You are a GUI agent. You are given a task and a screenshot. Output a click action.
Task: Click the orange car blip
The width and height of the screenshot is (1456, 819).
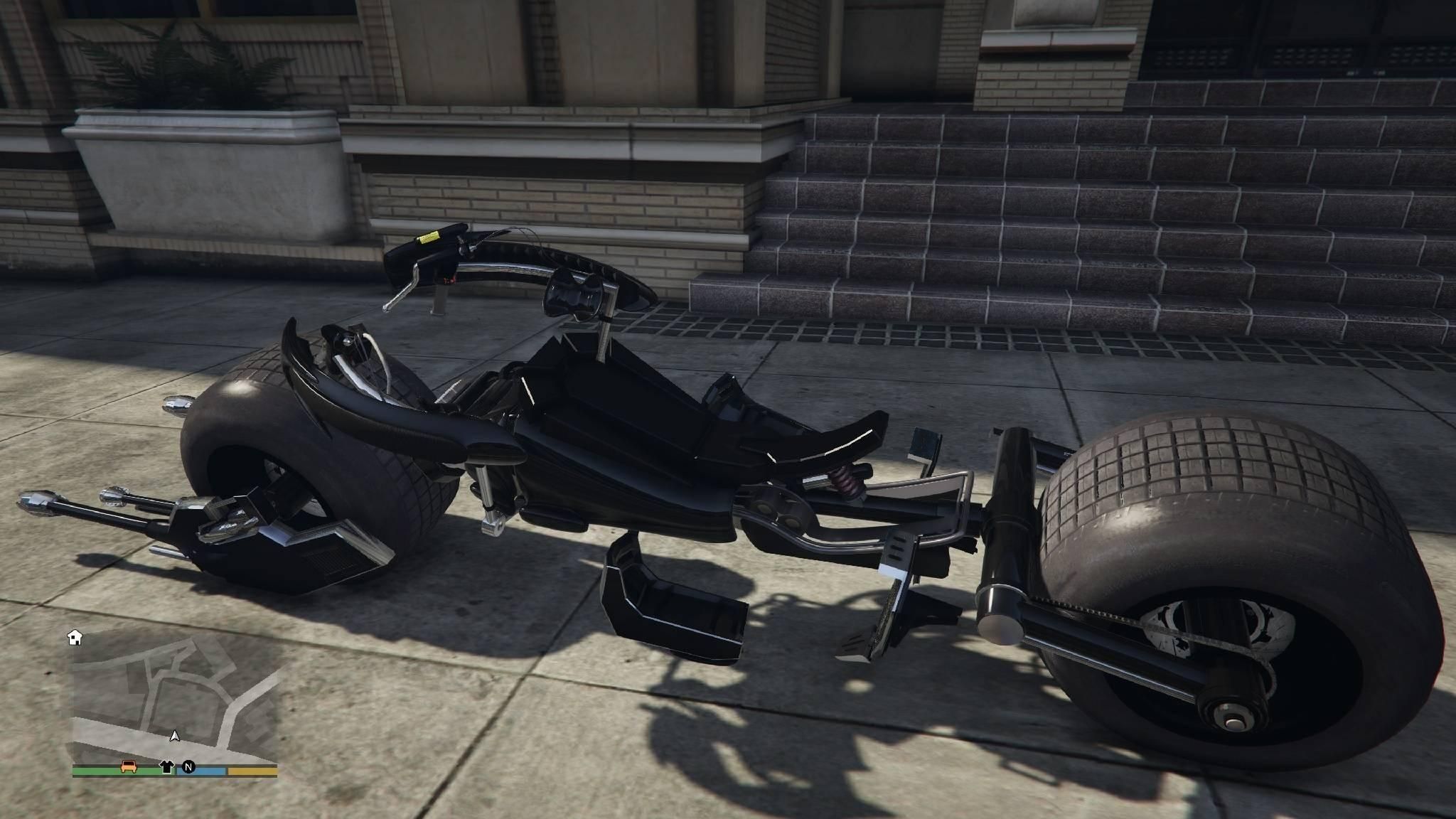tap(129, 766)
